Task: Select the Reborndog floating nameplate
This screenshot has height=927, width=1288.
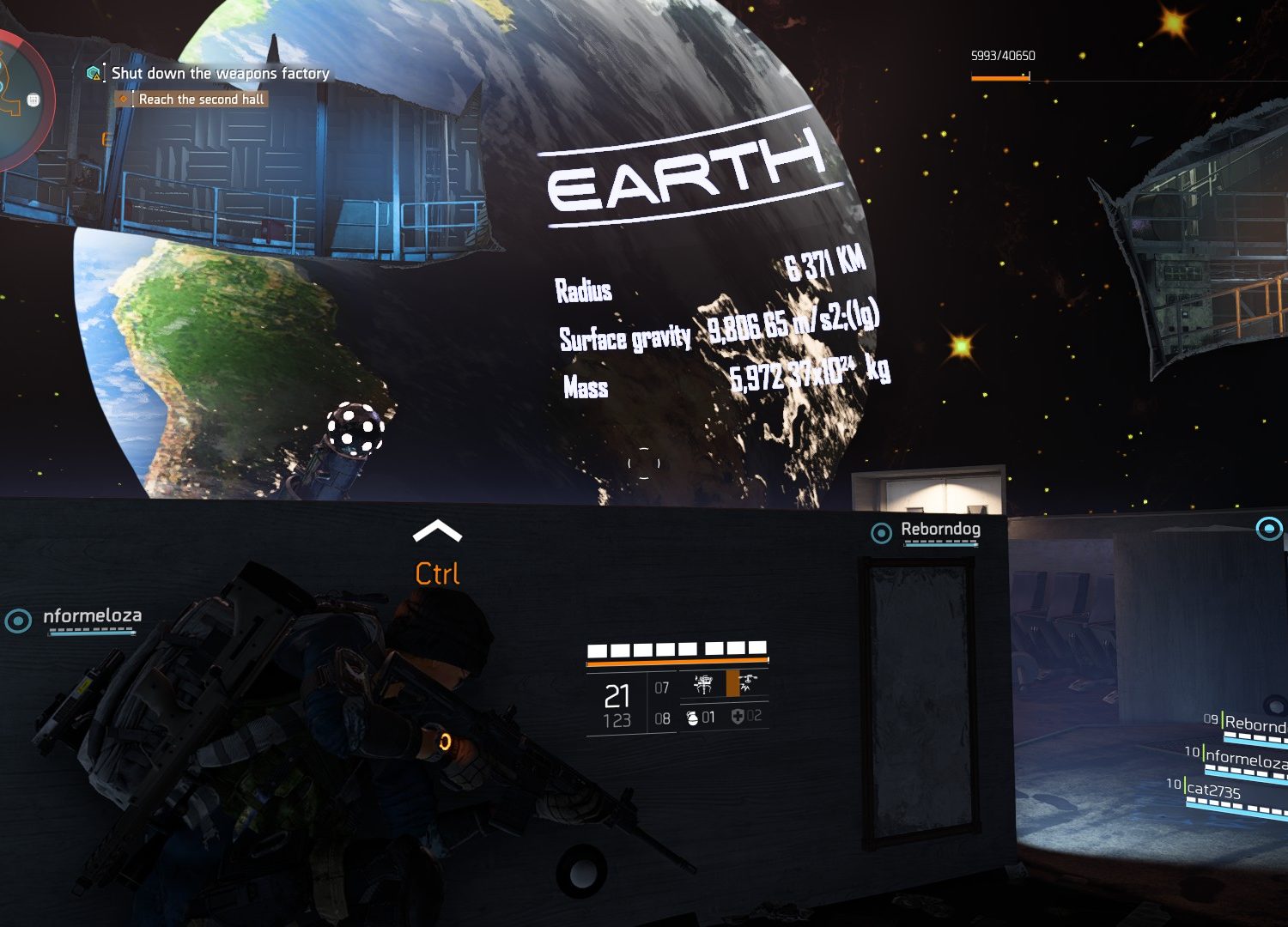Action: [x=940, y=530]
